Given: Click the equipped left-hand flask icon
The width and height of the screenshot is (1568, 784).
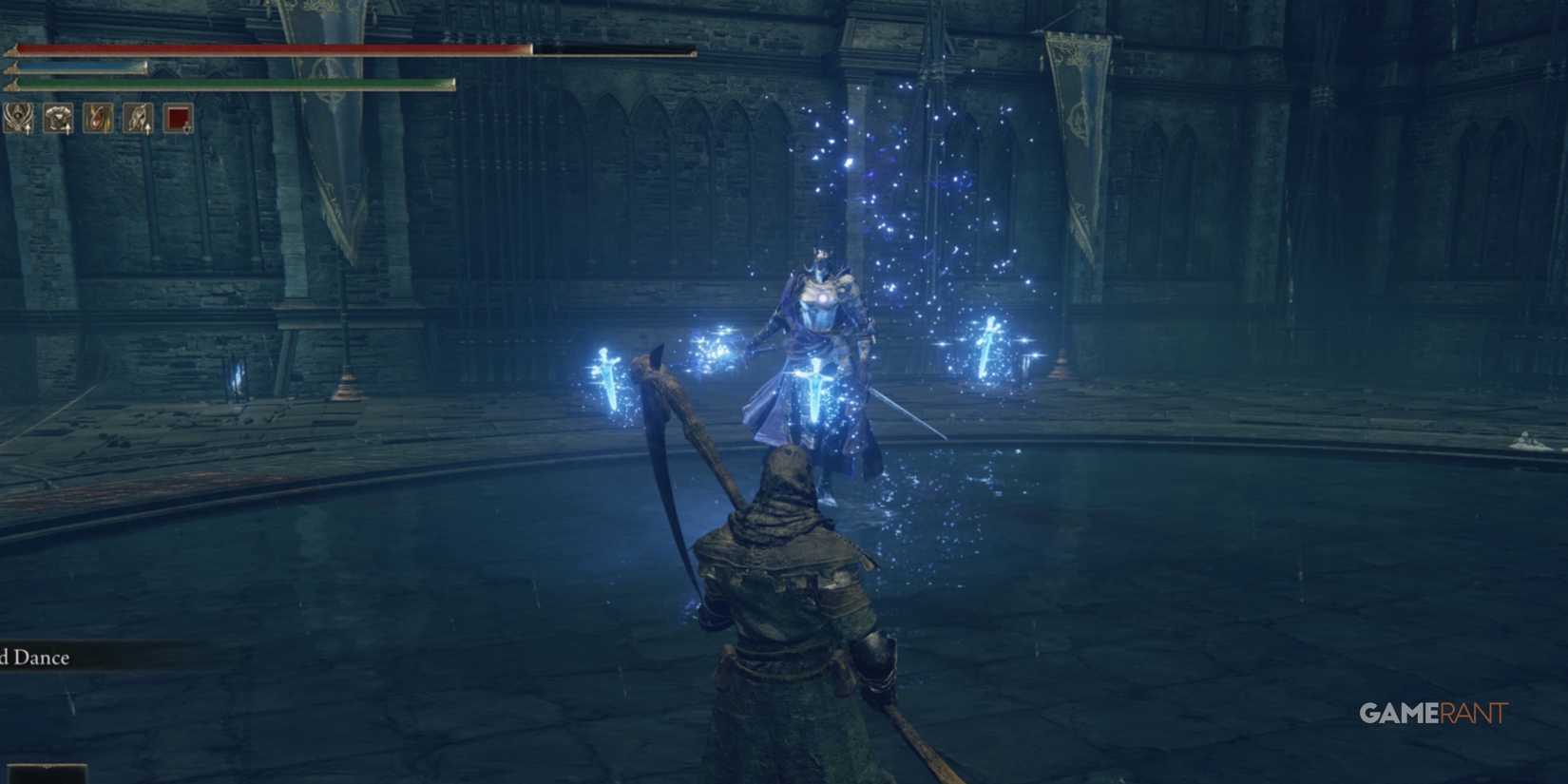Looking at the screenshot, I should click(137, 119).
